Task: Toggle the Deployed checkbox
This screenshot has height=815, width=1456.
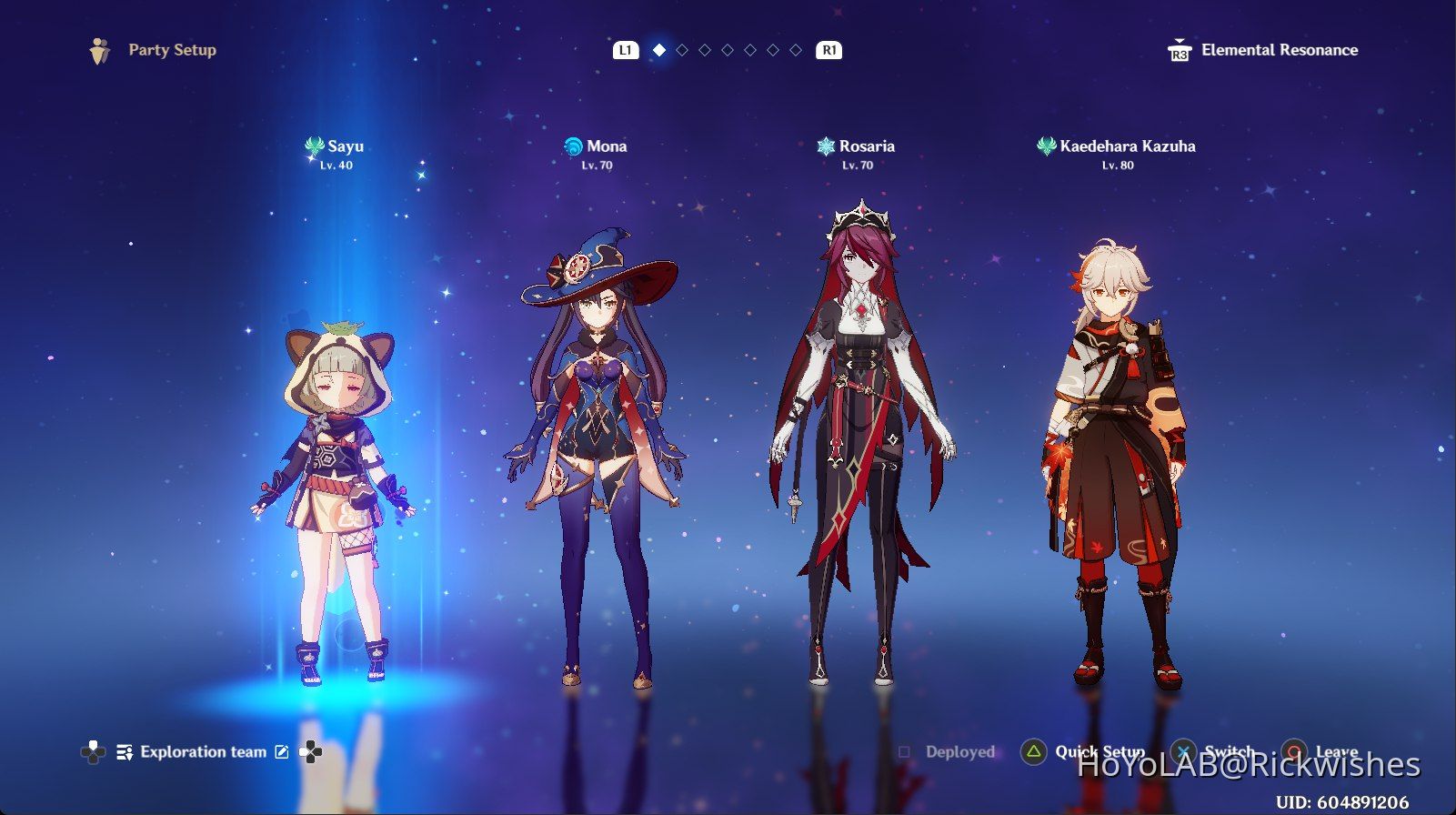Action: [x=903, y=752]
